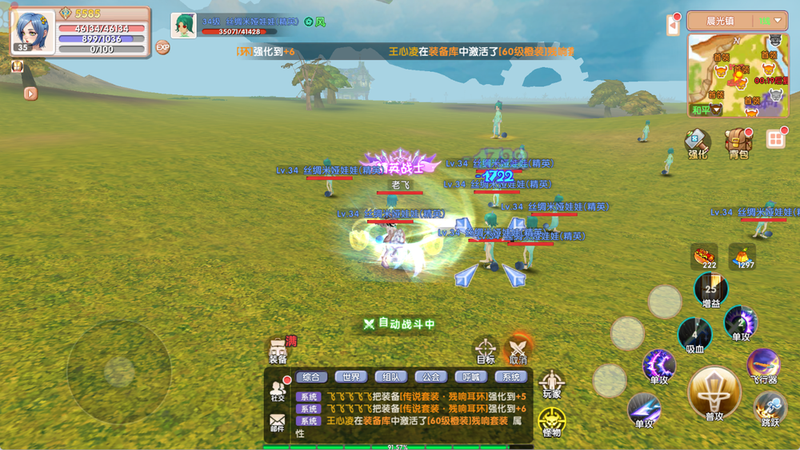Switch to the 世界 chat tab
The image size is (800, 450).
[351, 377]
